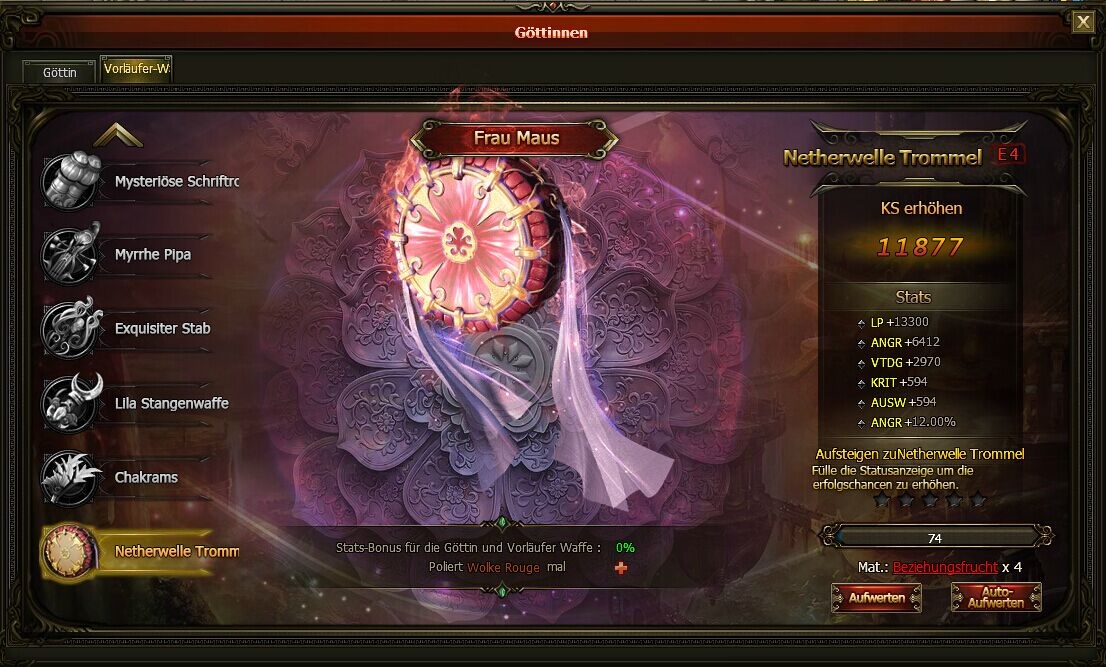Select Chakrams from the weapon list
The height and width of the screenshot is (667, 1106).
click(140, 478)
